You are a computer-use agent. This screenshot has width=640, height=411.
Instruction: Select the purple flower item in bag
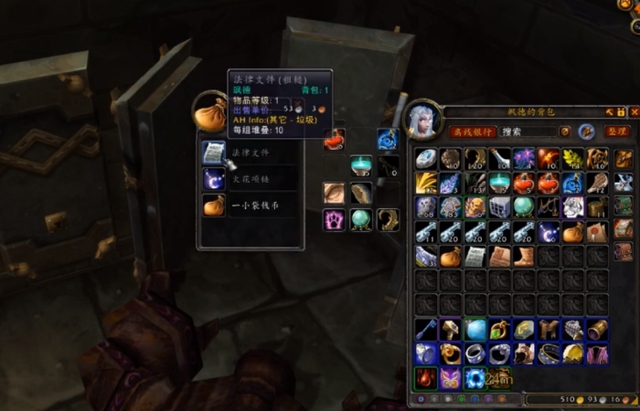pyautogui.click(x=523, y=158)
